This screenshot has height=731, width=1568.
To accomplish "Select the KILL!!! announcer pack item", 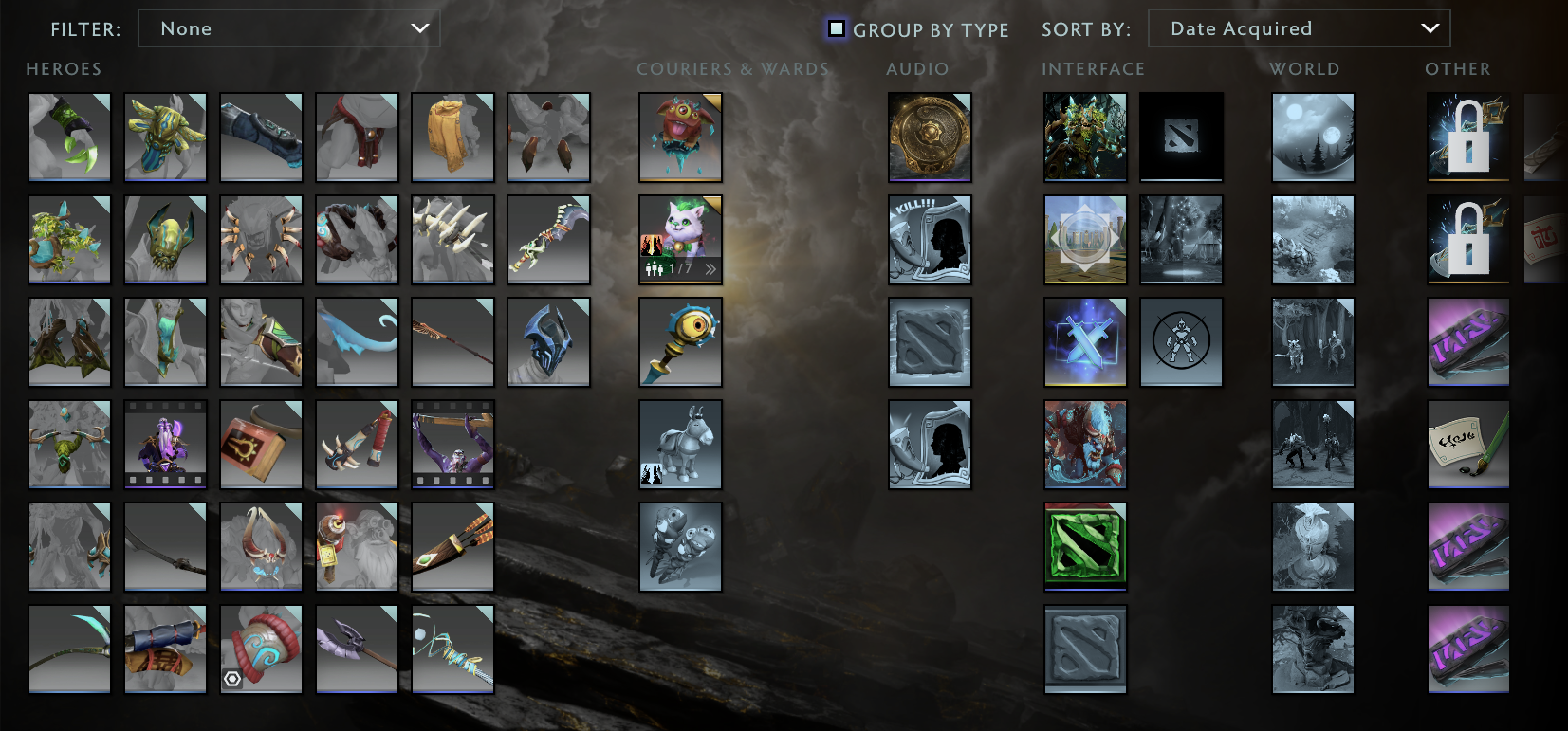I will 930,240.
